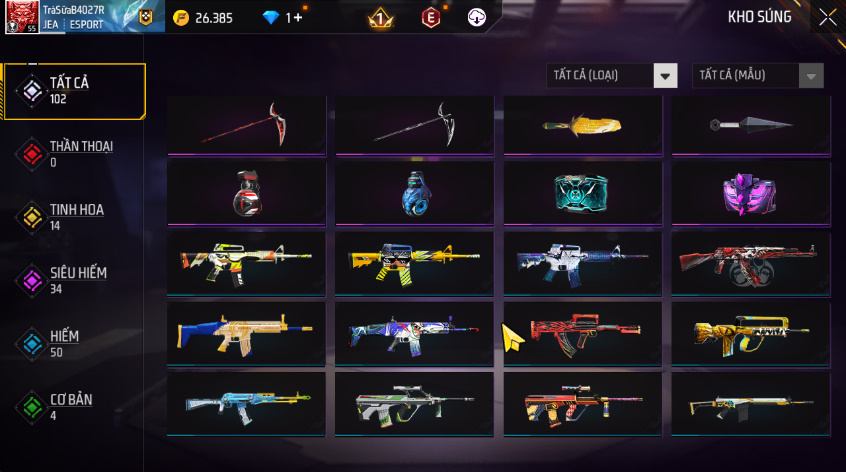Switch to the Thần Thoại rarity tab
Viewport: 846px width, 472px height.
(x=73, y=153)
